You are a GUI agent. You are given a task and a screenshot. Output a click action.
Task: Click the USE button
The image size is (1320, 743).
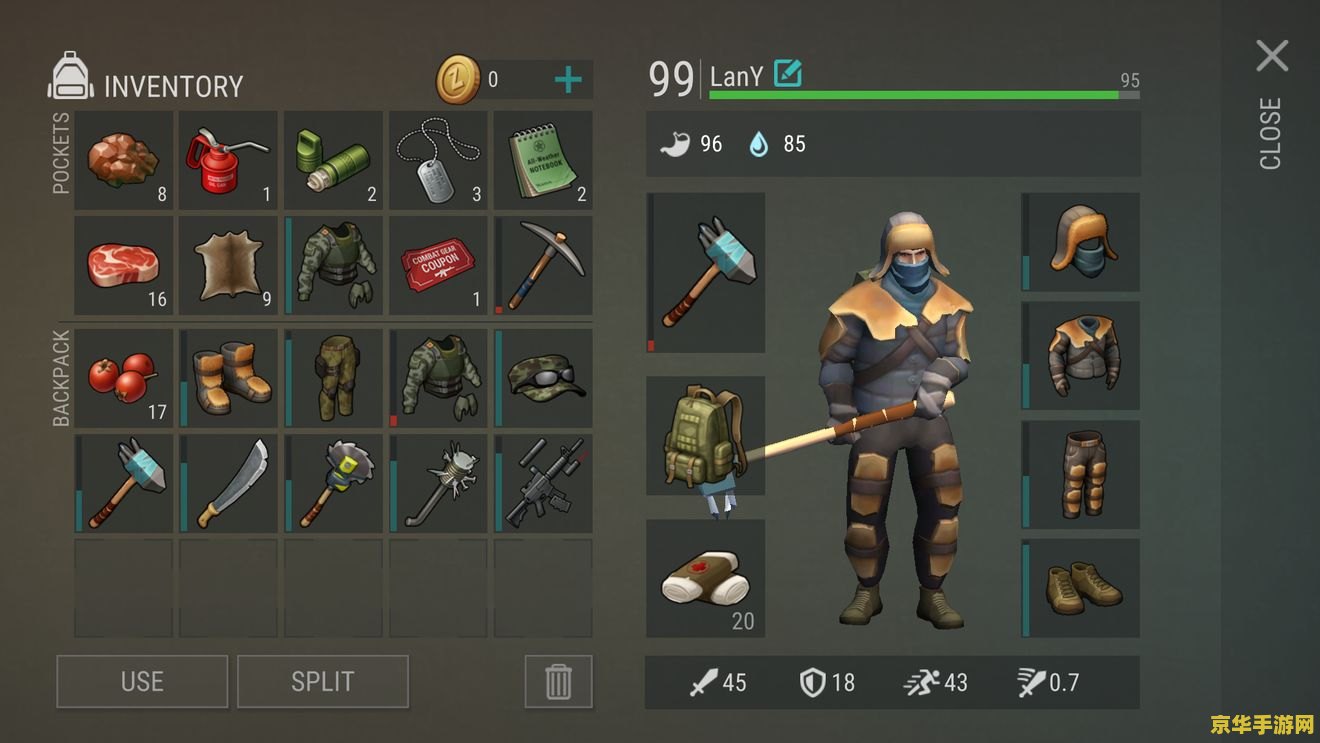click(142, 681)
